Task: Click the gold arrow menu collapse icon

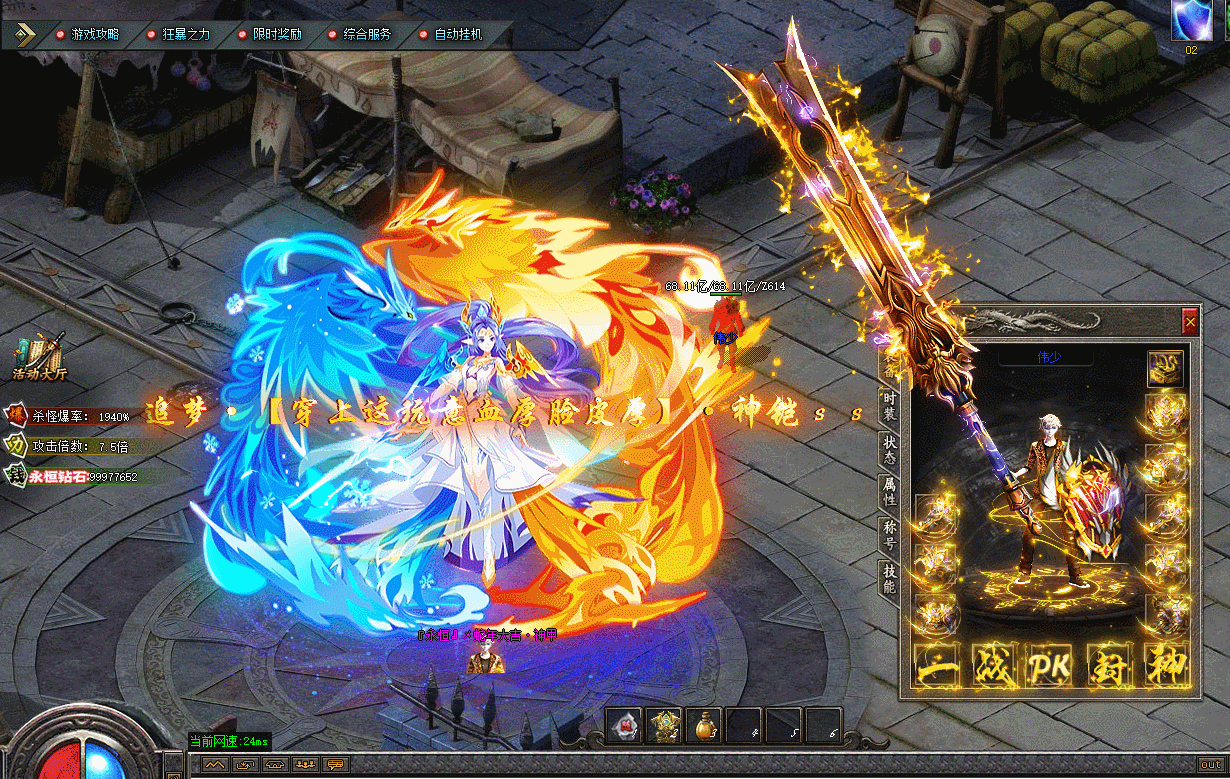Action: click(25, 34)
